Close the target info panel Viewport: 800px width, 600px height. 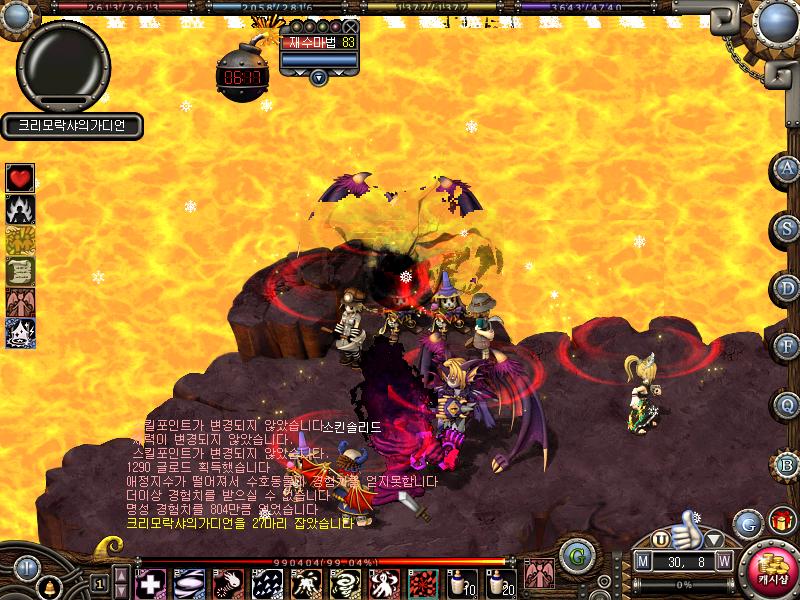(x=350, y=27)
